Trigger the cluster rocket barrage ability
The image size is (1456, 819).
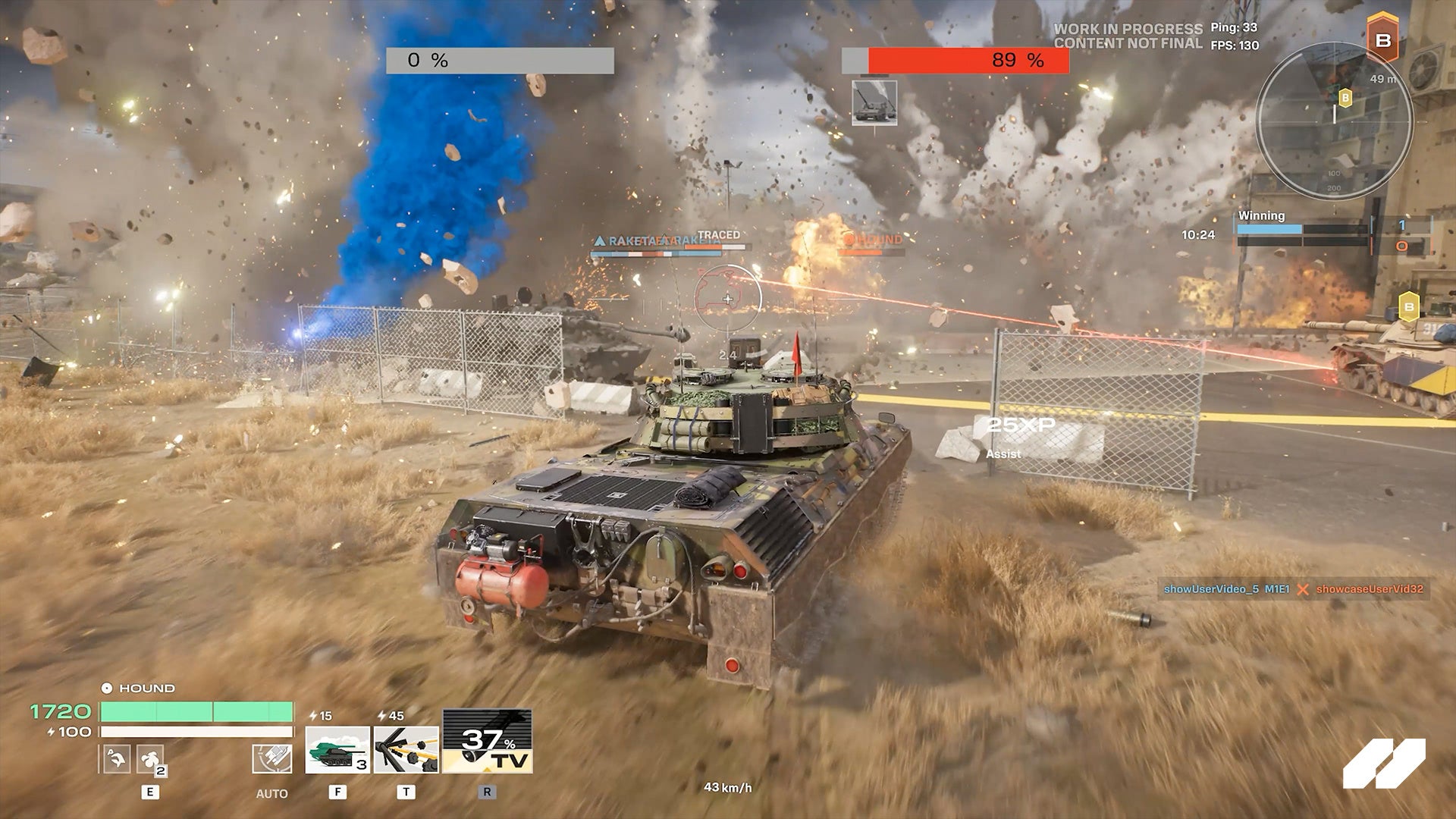click(x=406, y=750)
